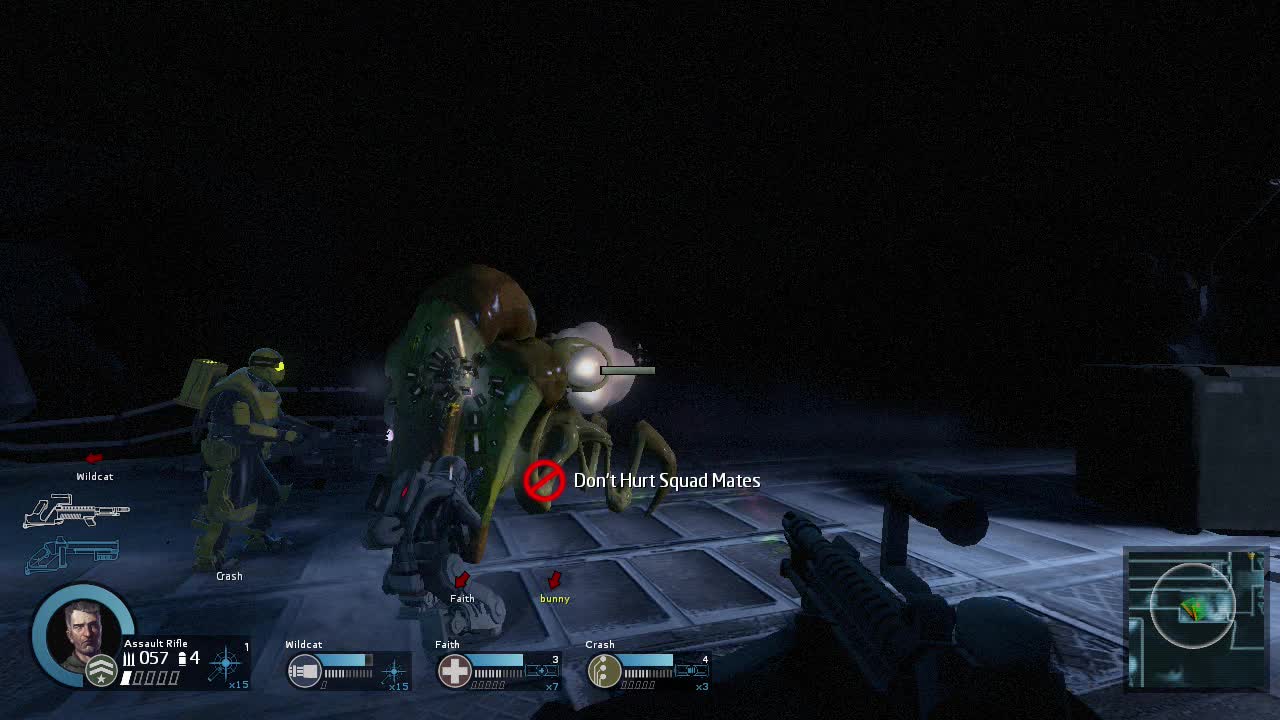Click Wildcat's autogun ammo icon
The width and height of the screenshot is (1280, 720).
point(304,669)
